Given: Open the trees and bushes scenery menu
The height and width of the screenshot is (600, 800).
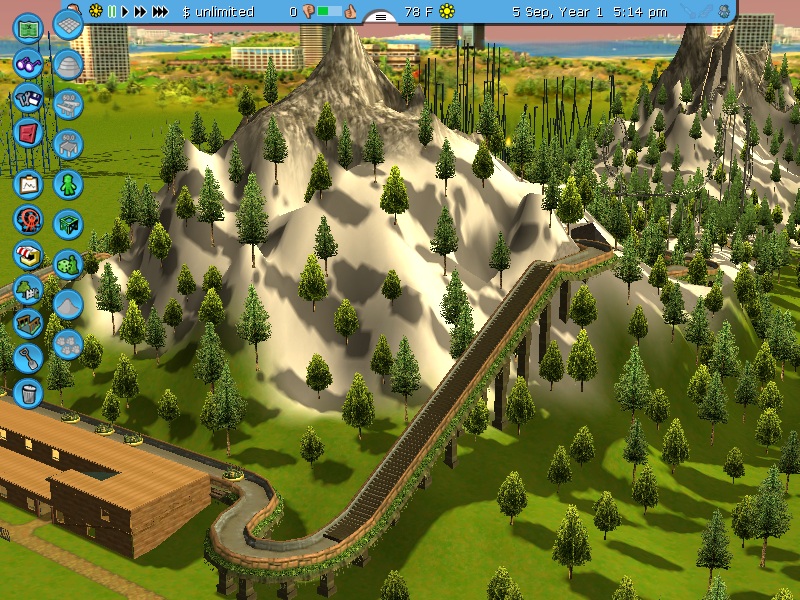Looking at the screenshot, I should point(29,290).
